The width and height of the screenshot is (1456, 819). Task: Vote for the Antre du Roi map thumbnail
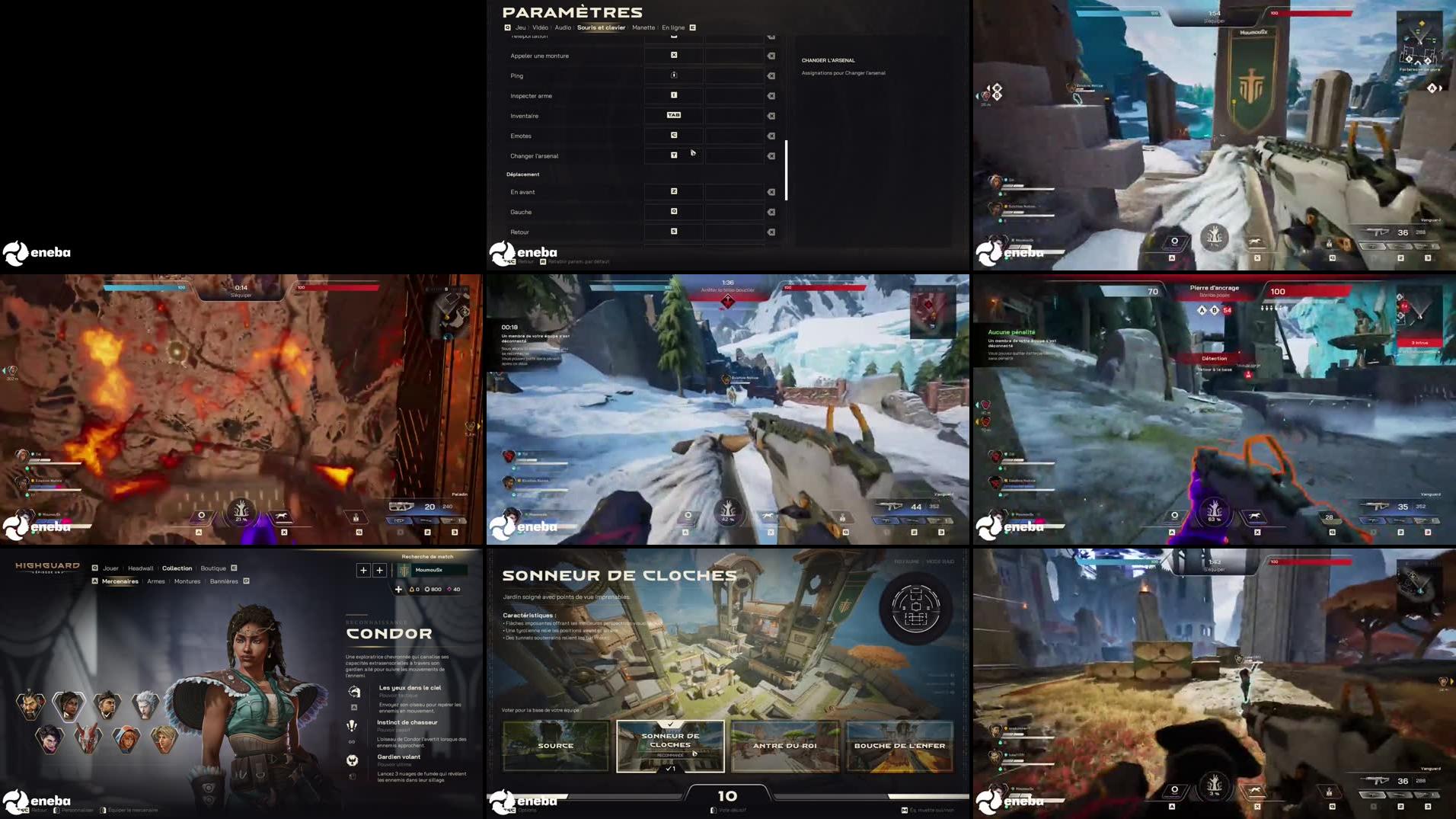(x=784, y=746)
